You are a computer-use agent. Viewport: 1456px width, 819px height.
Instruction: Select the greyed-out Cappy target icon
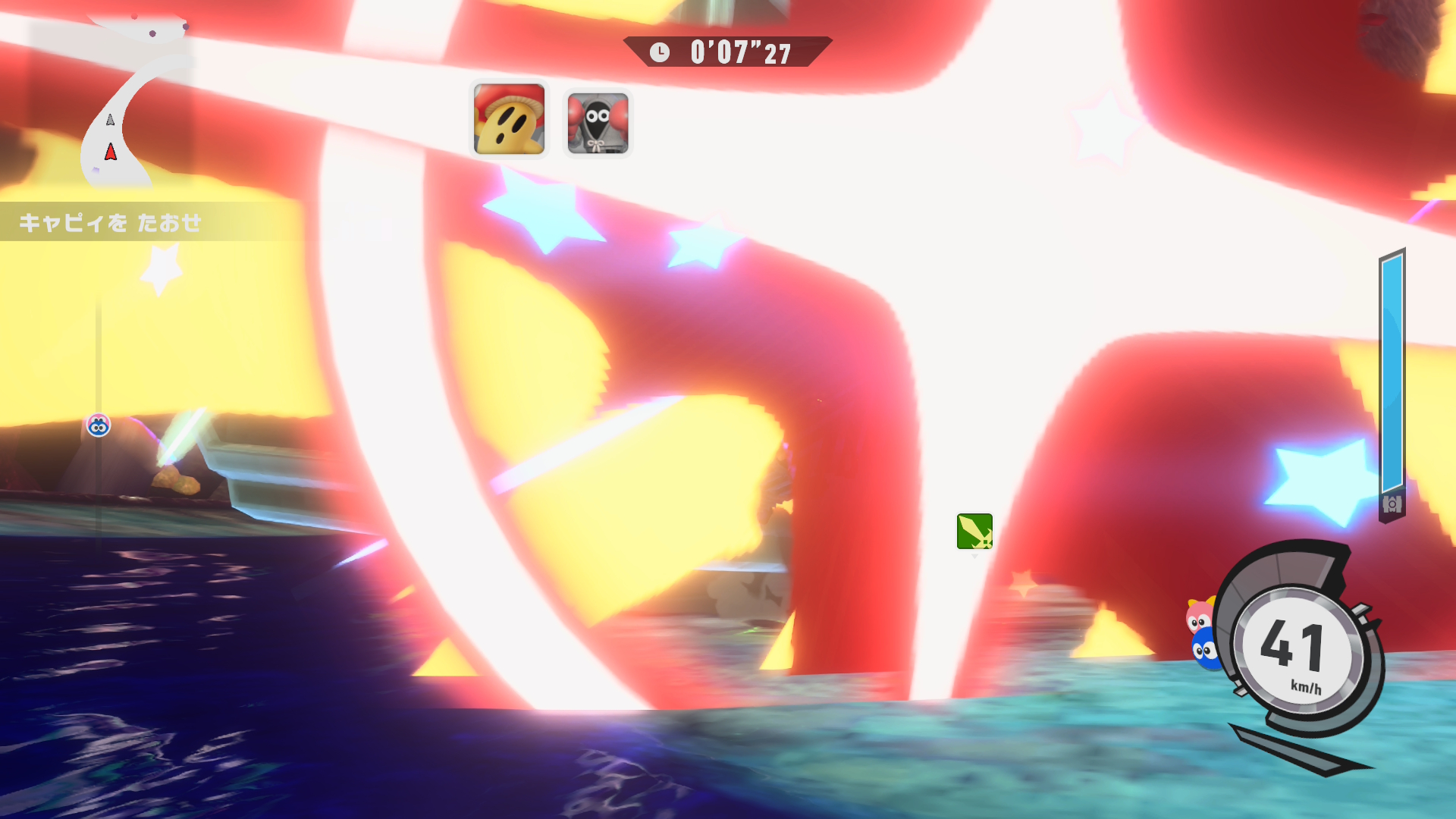pyautogui.click(x=598, y=123)
